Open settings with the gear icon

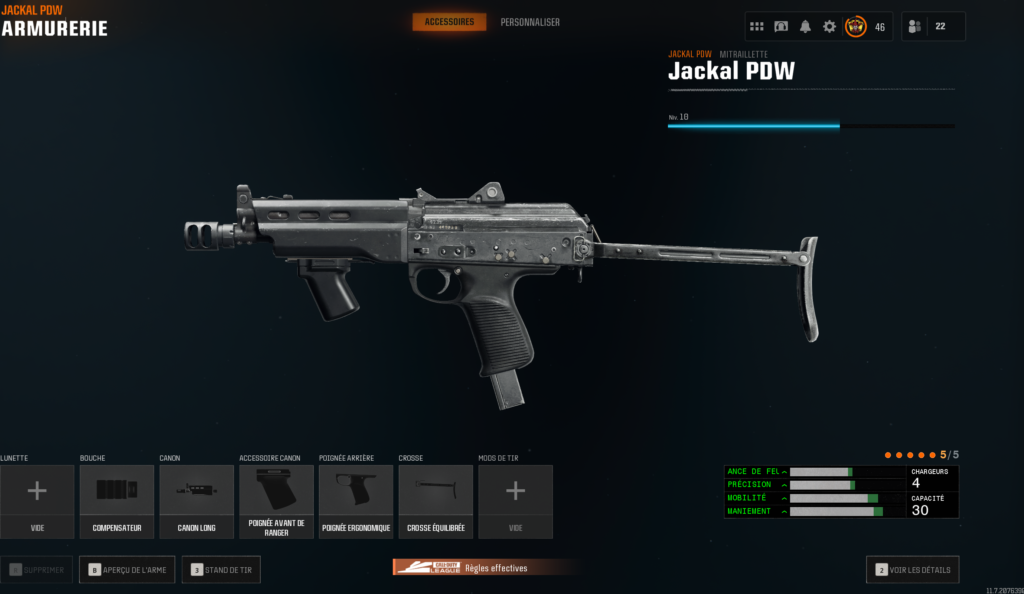pos(829,27)
